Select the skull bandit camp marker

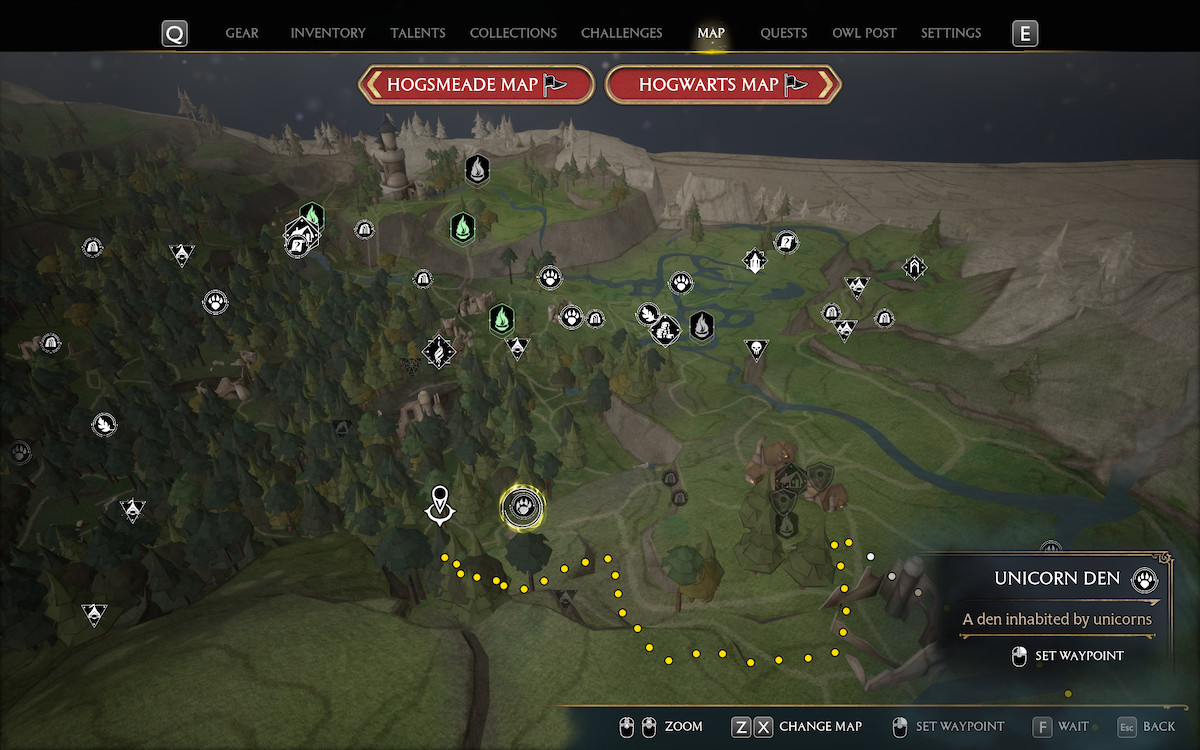click(x=757, y=349)
